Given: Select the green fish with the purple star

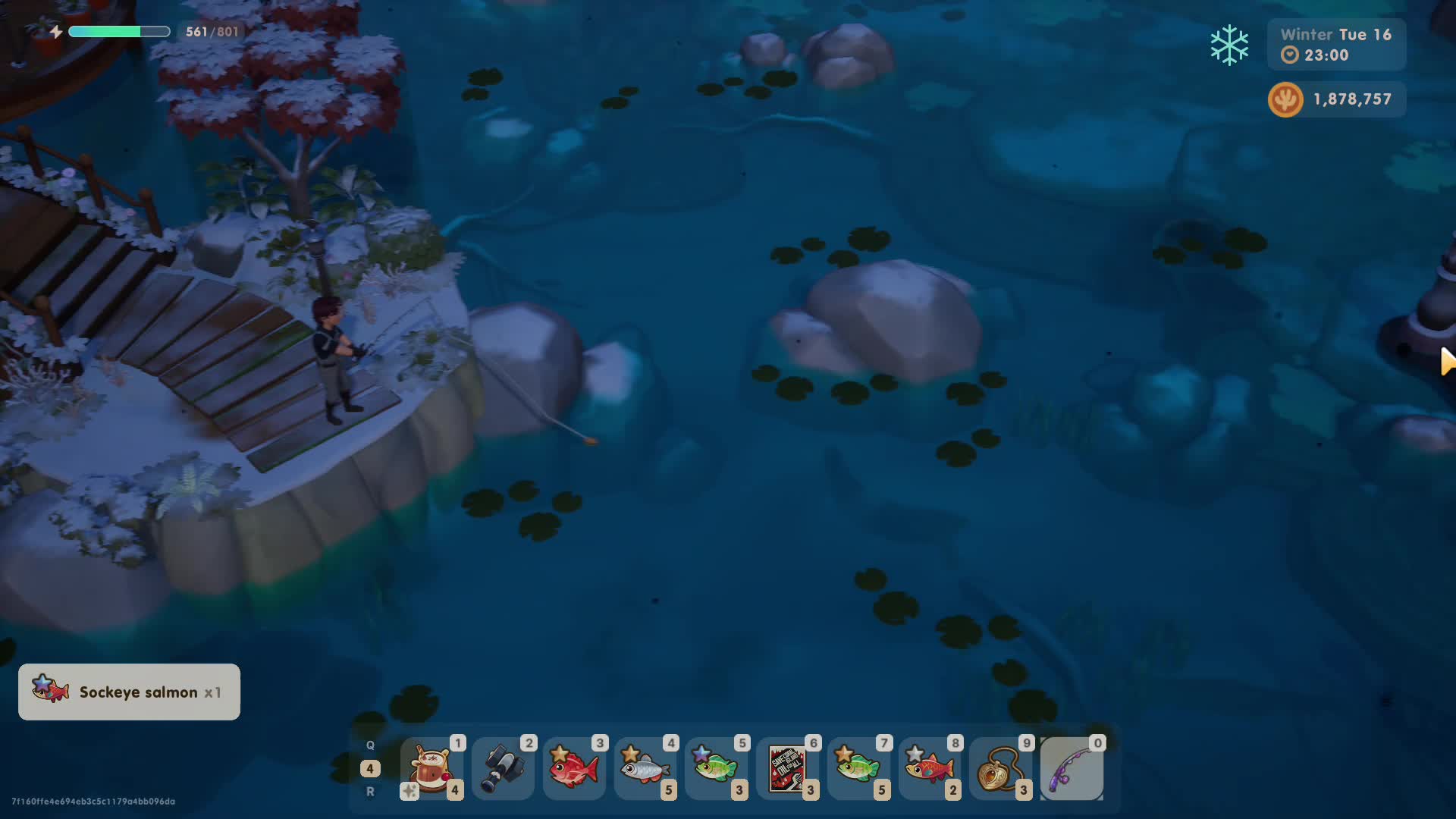Looking at the screenshot, I should pyautogui.click(x=716, y=769).
